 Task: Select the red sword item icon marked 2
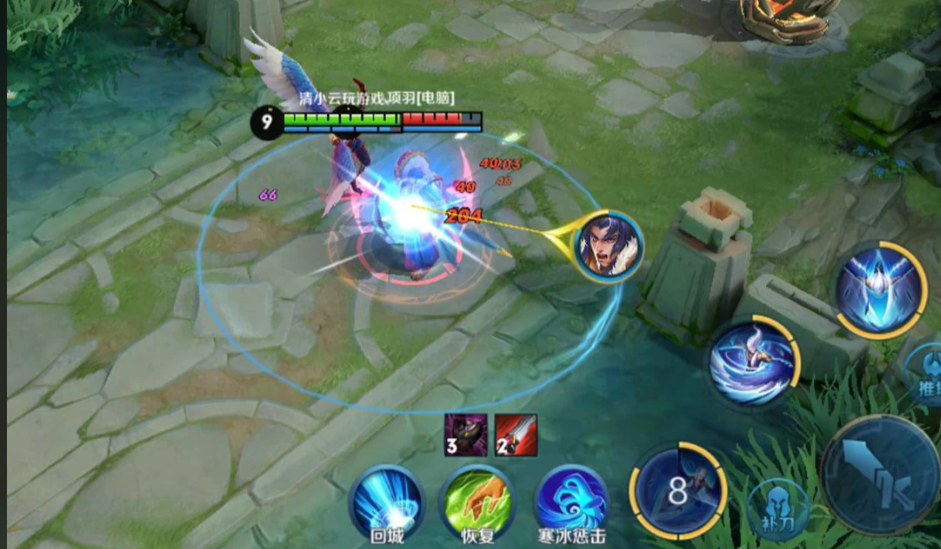tap(516, 435)
